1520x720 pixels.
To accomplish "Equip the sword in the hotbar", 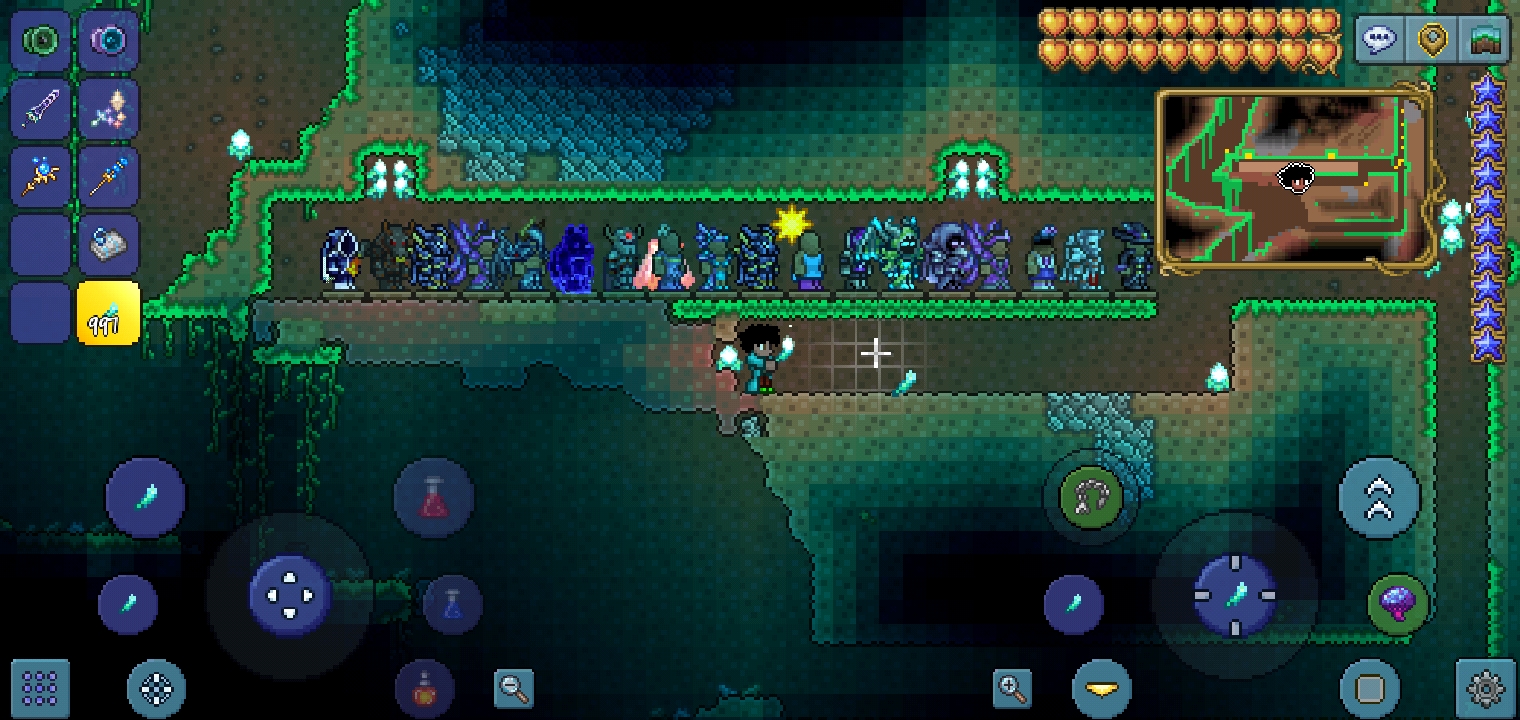I will tap(41, 108).
